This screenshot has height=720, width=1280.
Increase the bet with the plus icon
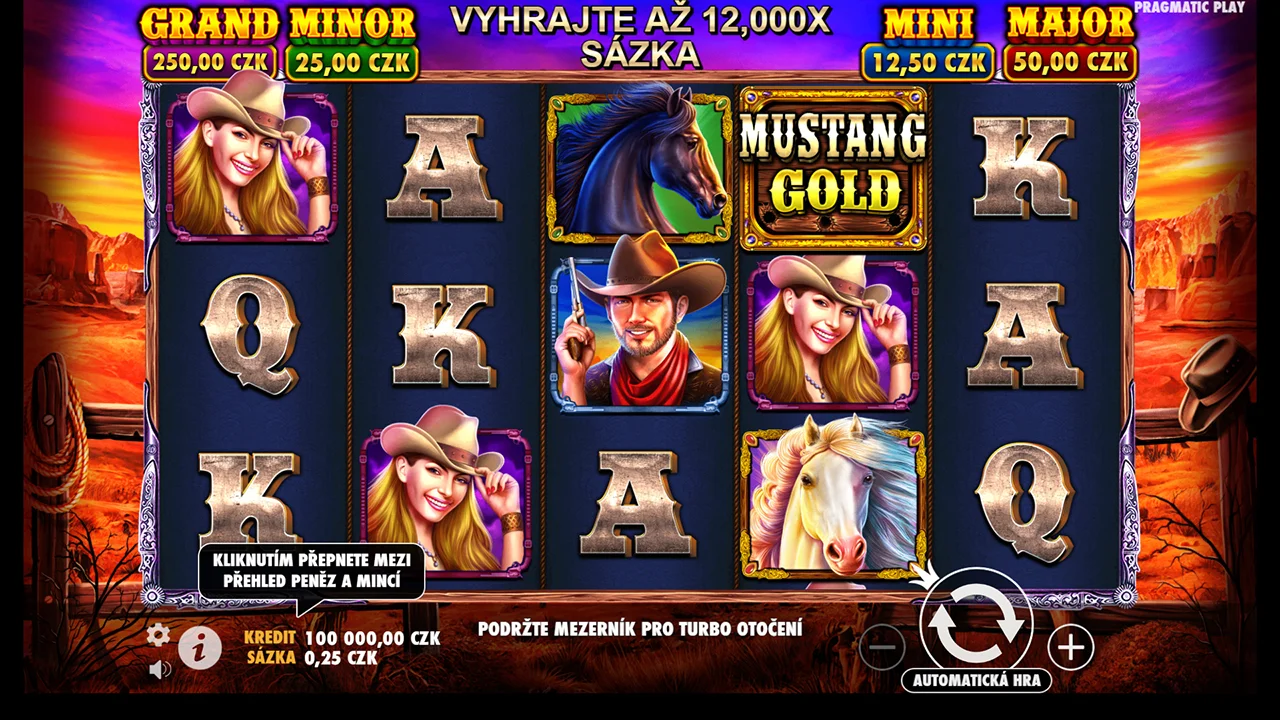pyautogui.click(x=1071, y=648)
